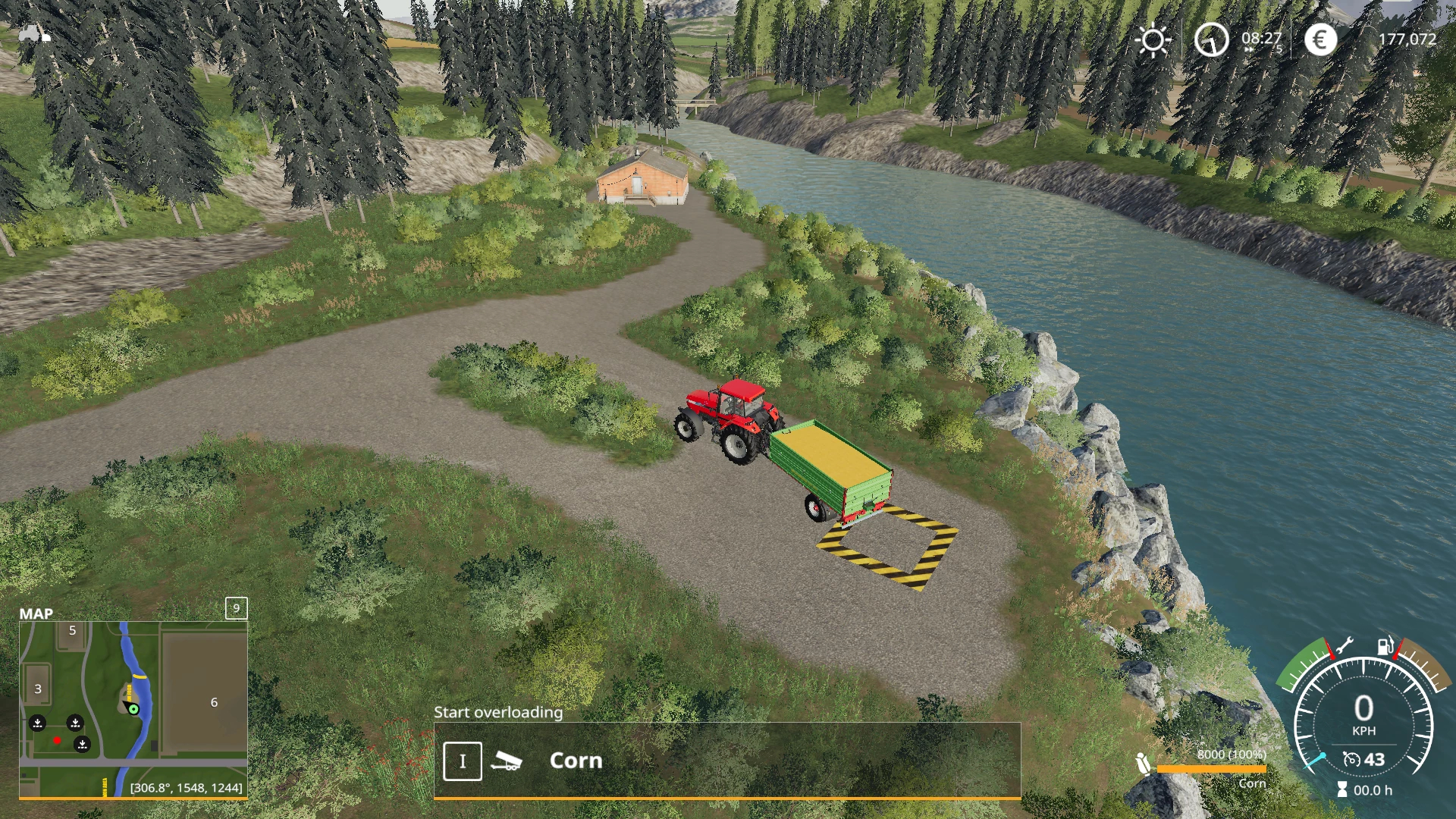Click the sun weather icon
1456x819 pixels.
point(1153,40)
